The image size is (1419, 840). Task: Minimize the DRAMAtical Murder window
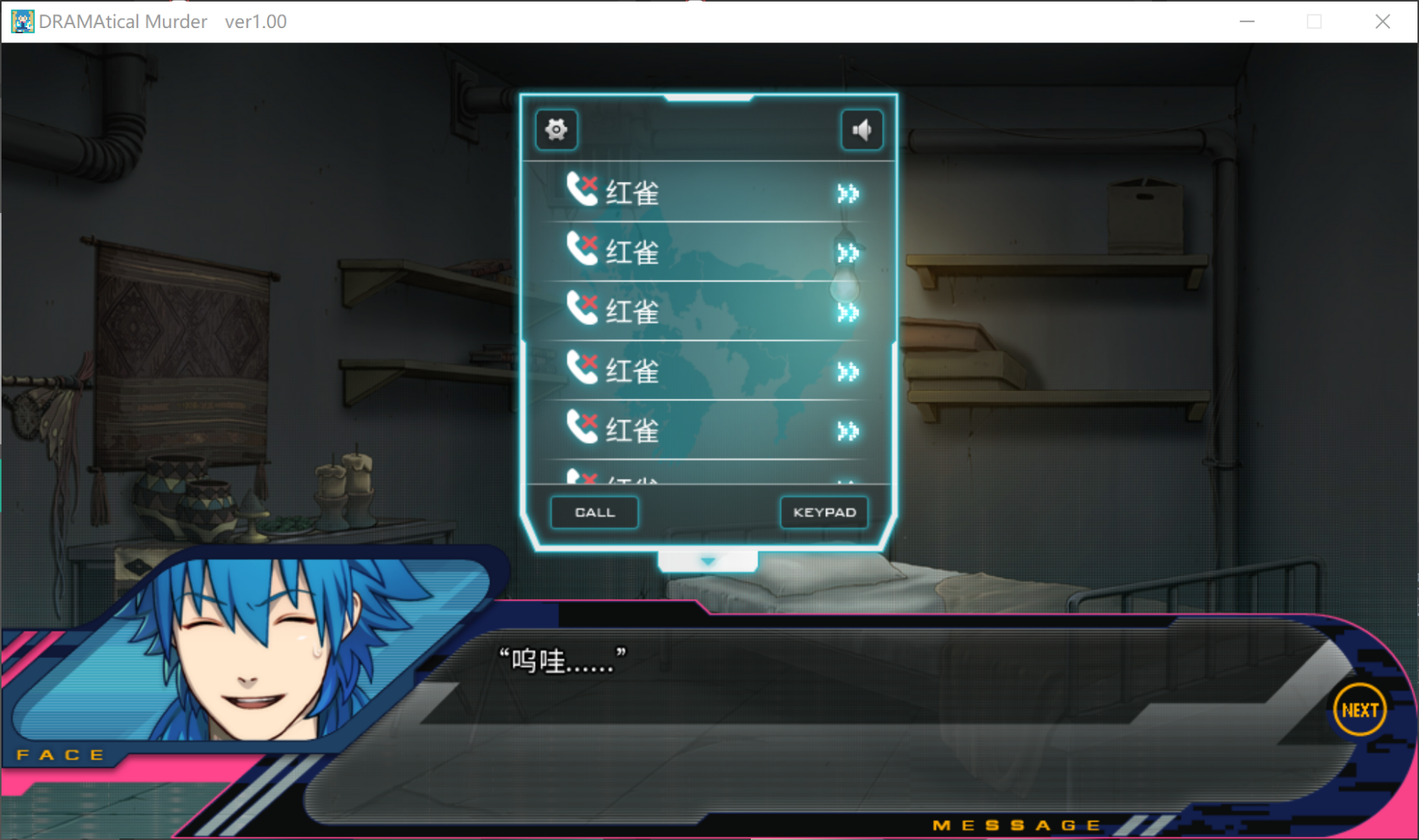(x=1247, y=21)
